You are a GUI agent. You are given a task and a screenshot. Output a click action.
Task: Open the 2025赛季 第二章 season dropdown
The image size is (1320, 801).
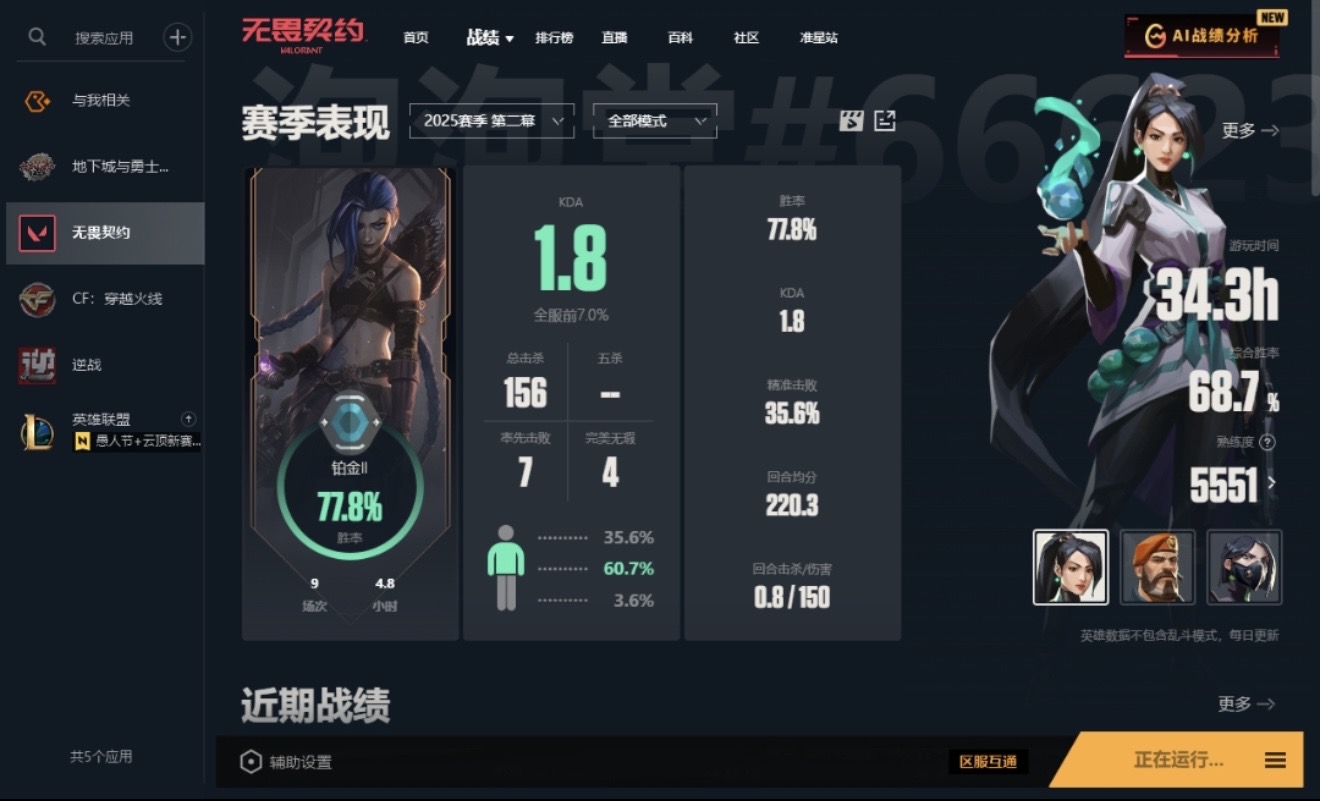[x=491, y=120]
